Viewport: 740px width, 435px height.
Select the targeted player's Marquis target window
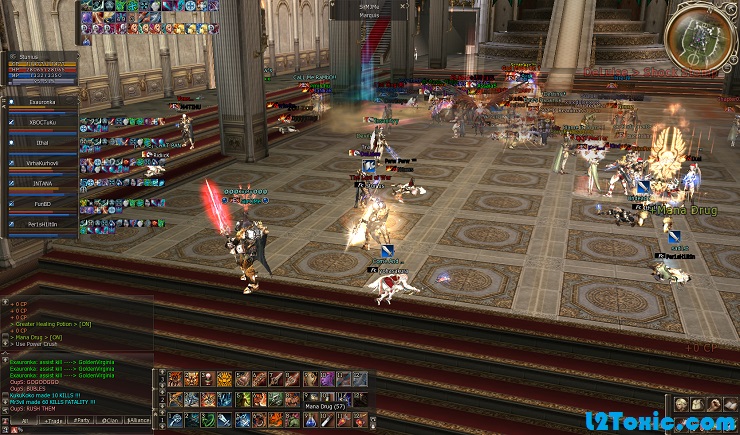[369, 11]
